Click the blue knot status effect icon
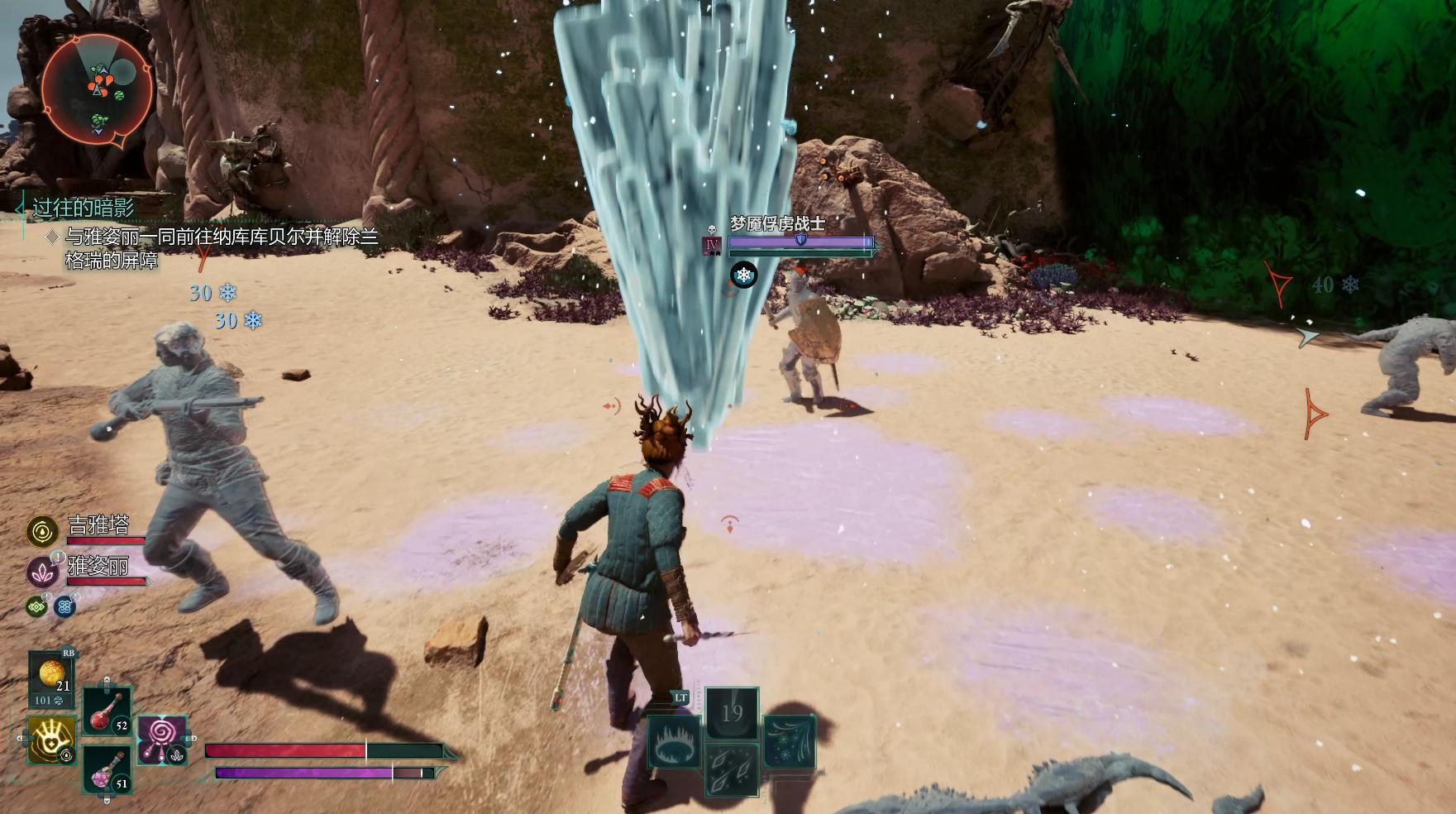The height and width of the screenshot is (814, 1456). pos(64,607)
